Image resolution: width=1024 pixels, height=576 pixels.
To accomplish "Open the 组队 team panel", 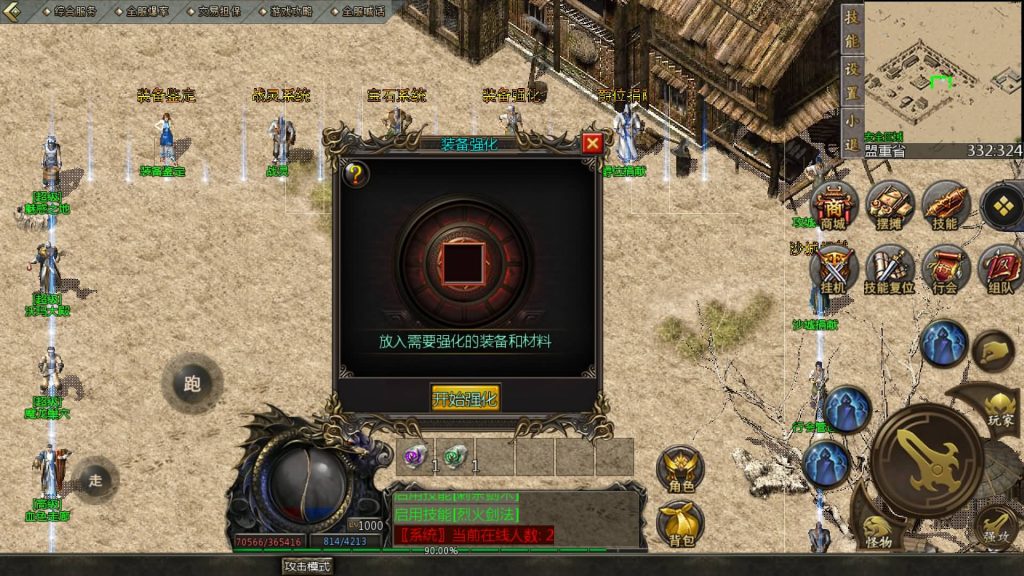I will [1000, 270].
